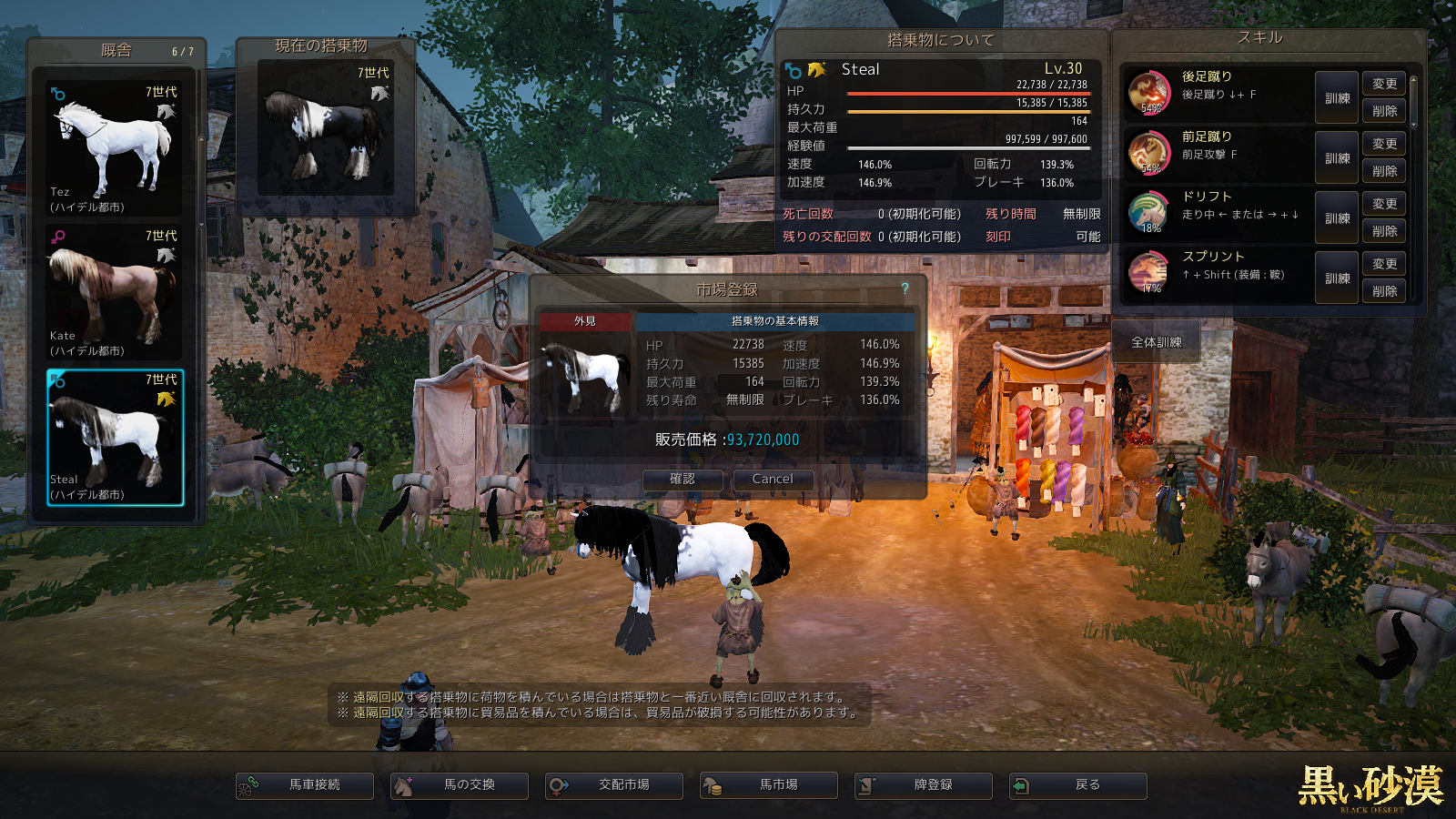Viewport: 1456px width, 819px height.
Task: Train the 後足蹴り skill
Action: tap(1337, 98)
